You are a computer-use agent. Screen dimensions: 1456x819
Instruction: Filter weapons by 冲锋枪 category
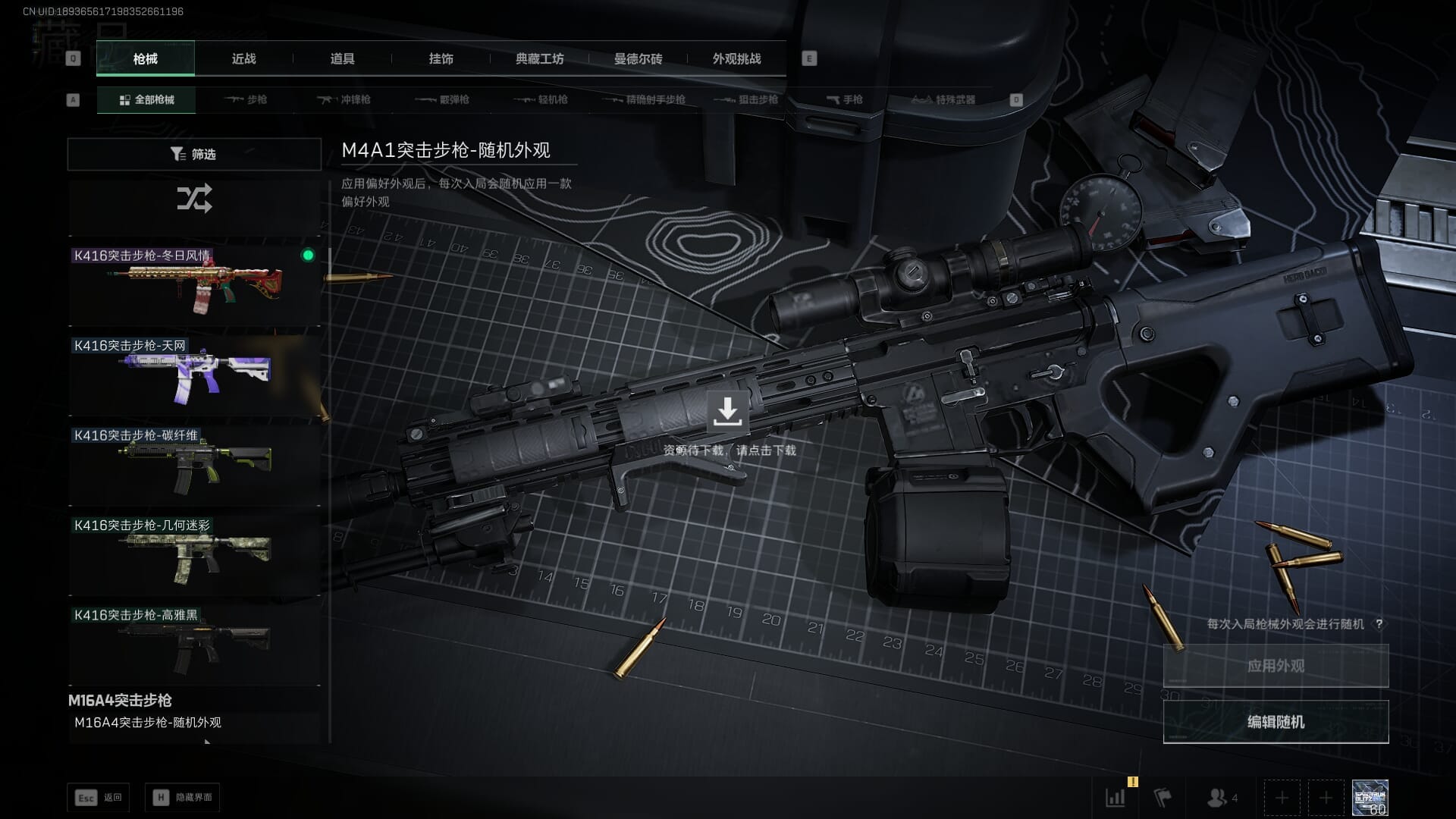point(345,100)
